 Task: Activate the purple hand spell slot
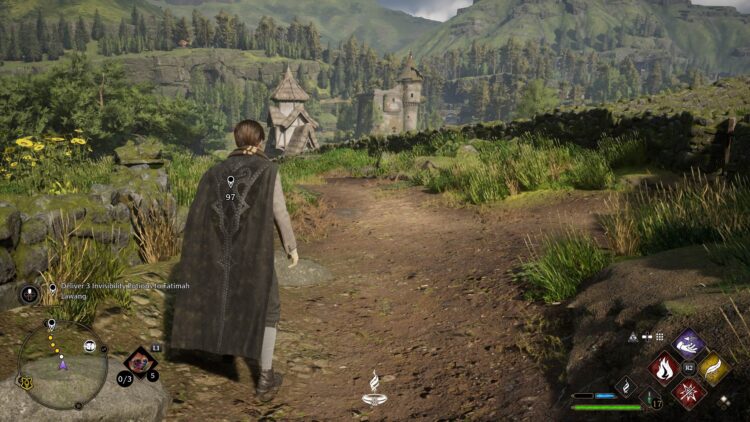coord(689,345)
